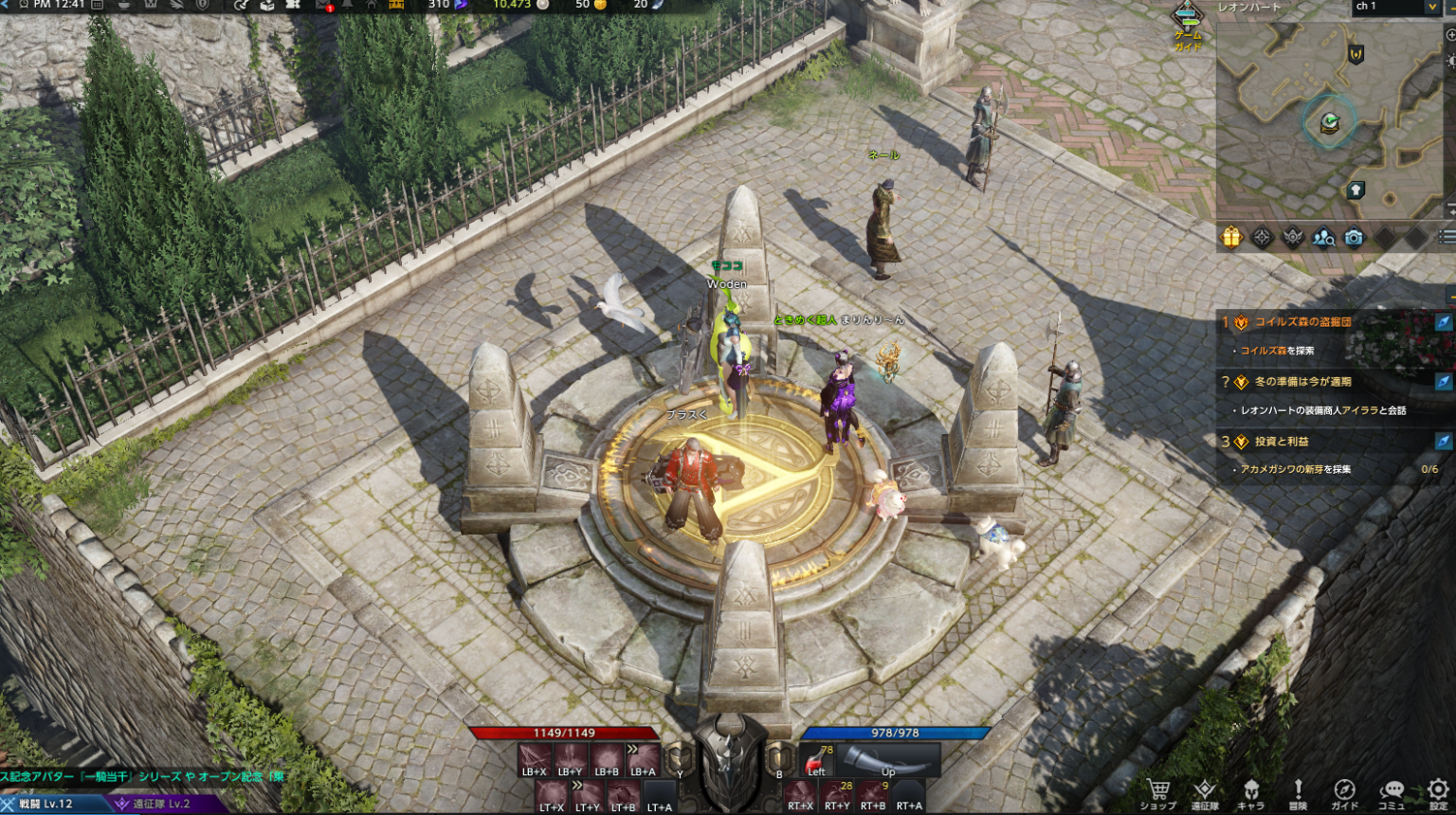Open the キャラ (Character) menu

[1251, 792]
